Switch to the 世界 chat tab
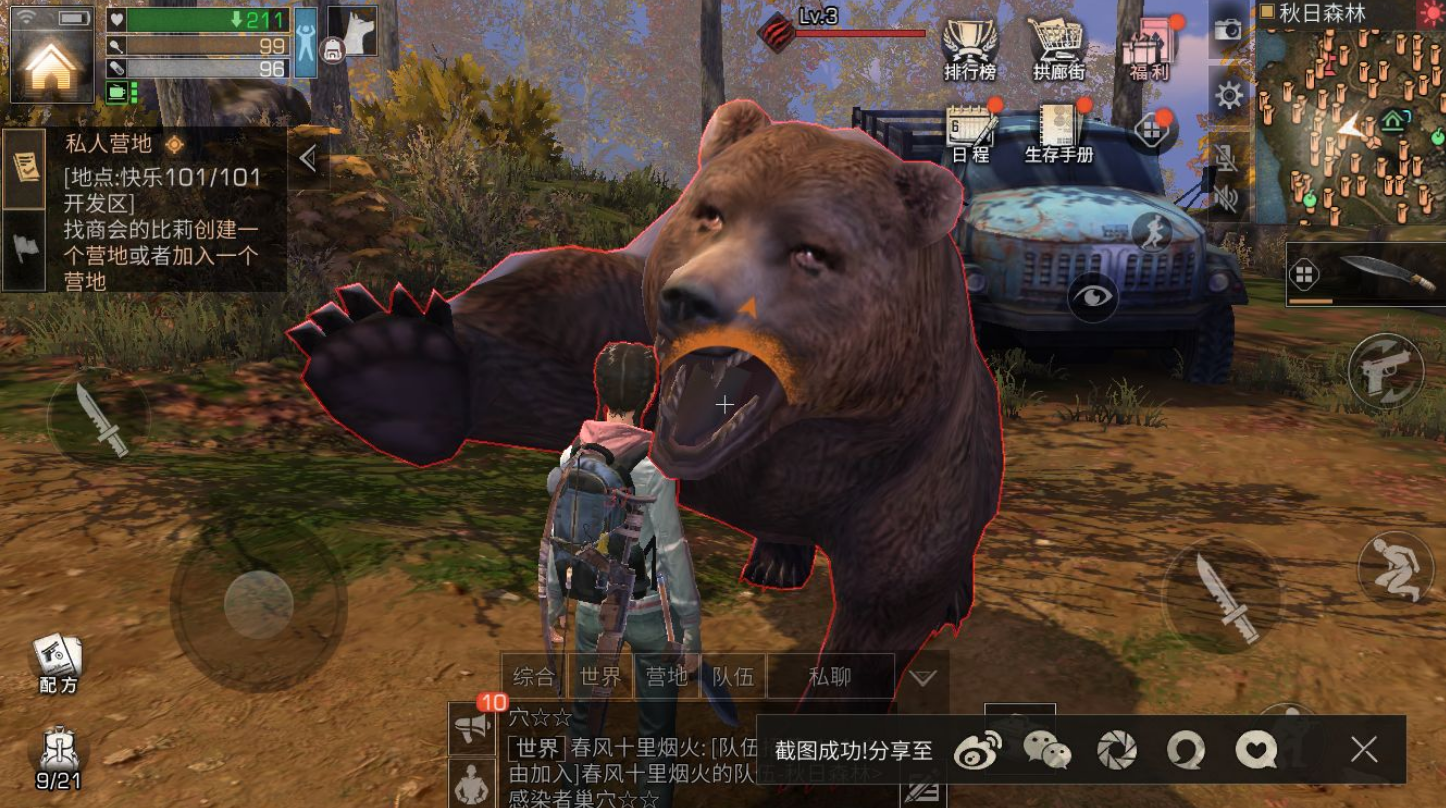 pyautogui.click(x=600, y=677)
